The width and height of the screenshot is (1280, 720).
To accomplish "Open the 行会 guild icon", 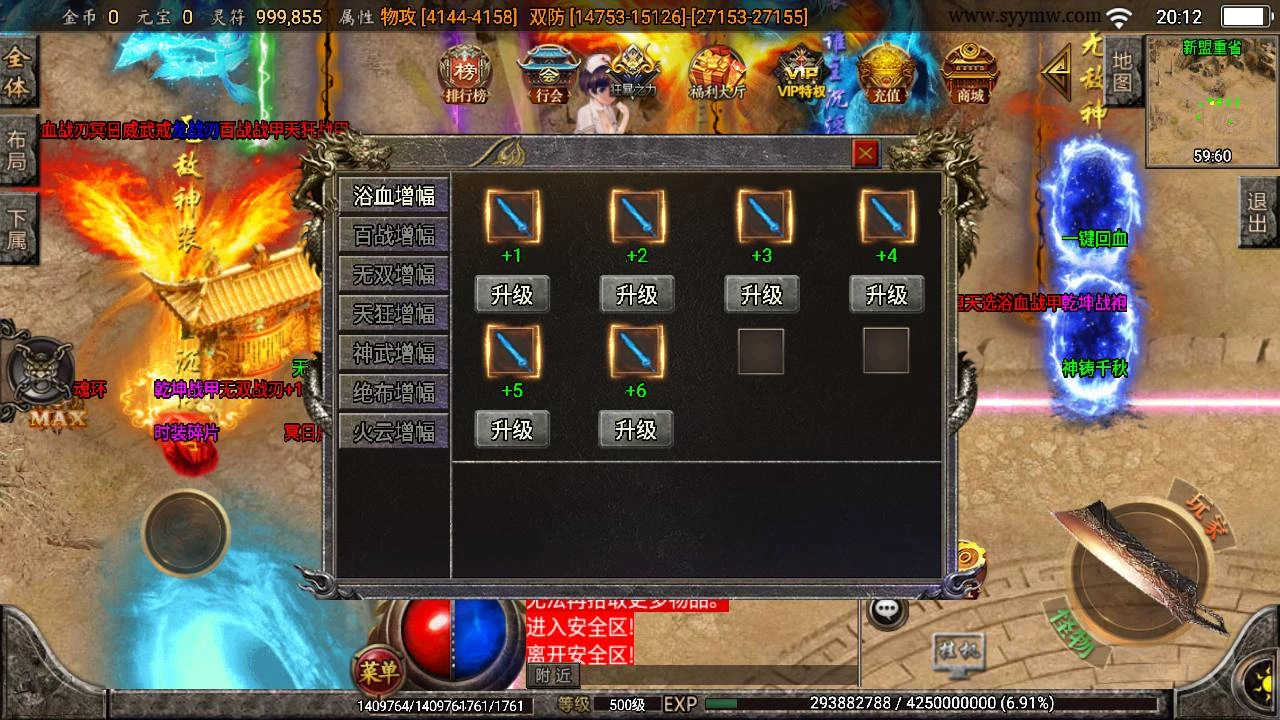I will click(x=549, y=74).
